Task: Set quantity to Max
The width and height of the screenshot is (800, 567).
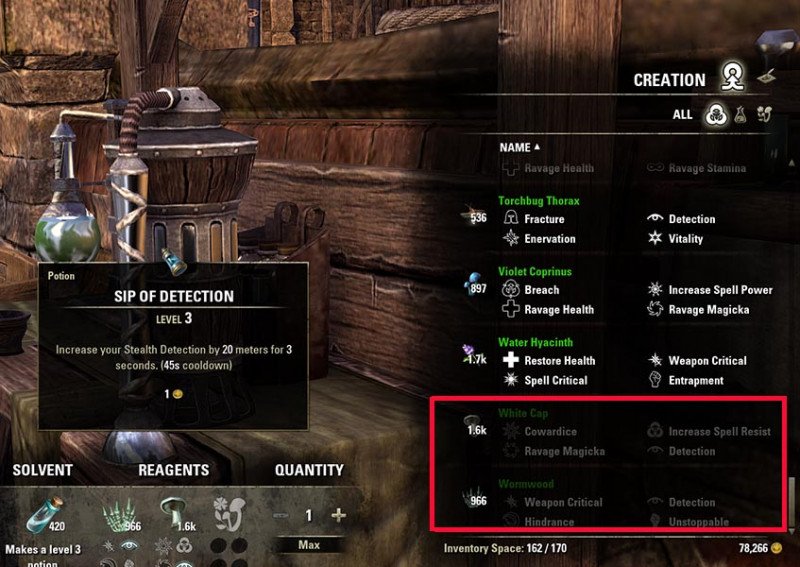Action: point(309,545)
